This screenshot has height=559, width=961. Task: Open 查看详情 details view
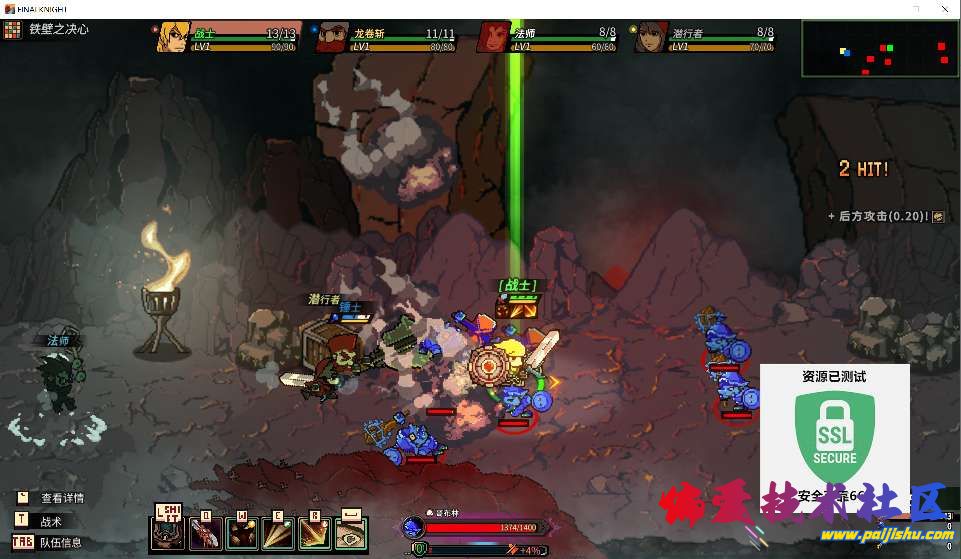[x=22, y=497]
